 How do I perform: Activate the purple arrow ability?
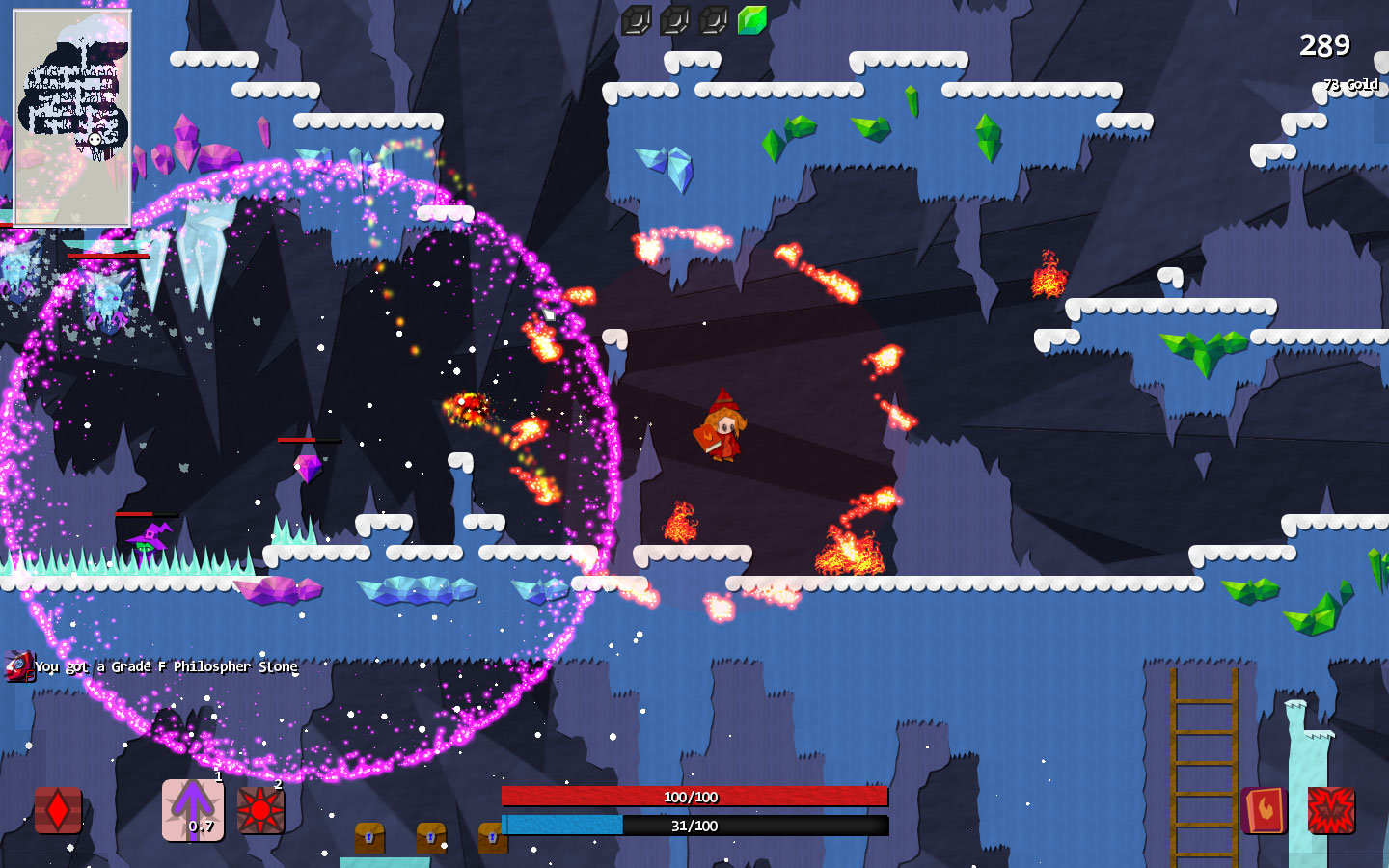(193, 810)
